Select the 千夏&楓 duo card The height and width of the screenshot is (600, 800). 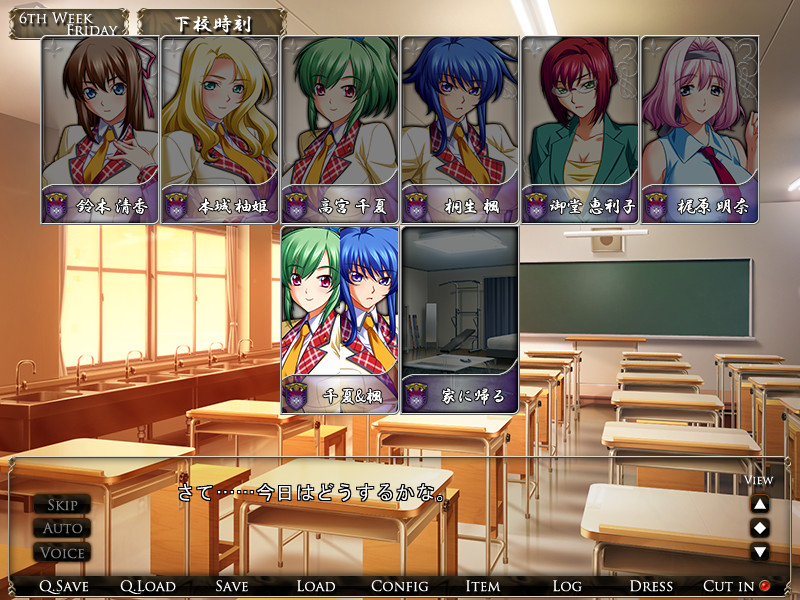click(x=340, y=320)
